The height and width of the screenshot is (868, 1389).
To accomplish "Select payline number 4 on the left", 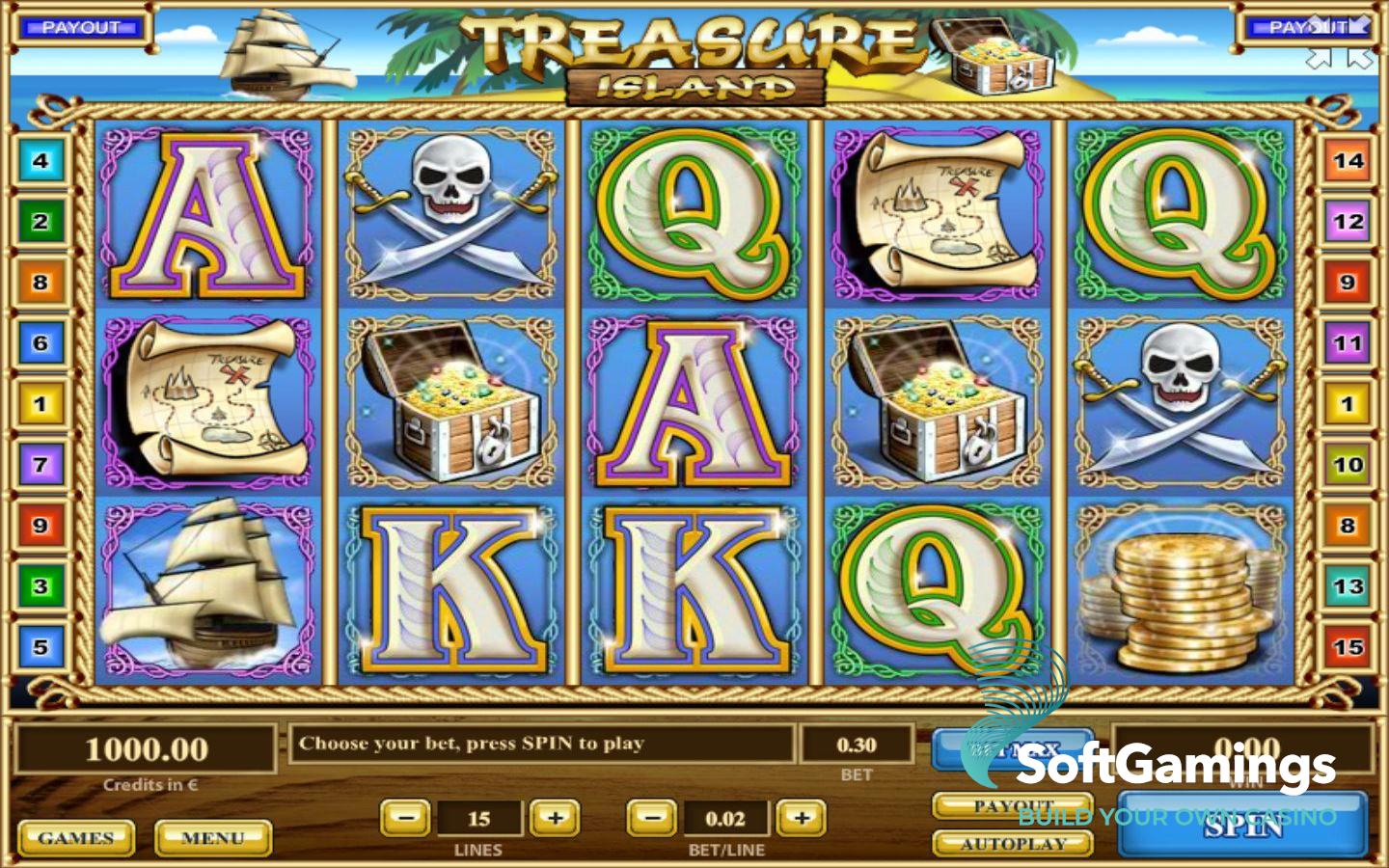I will pyautogui.click(x=40, y=159).
